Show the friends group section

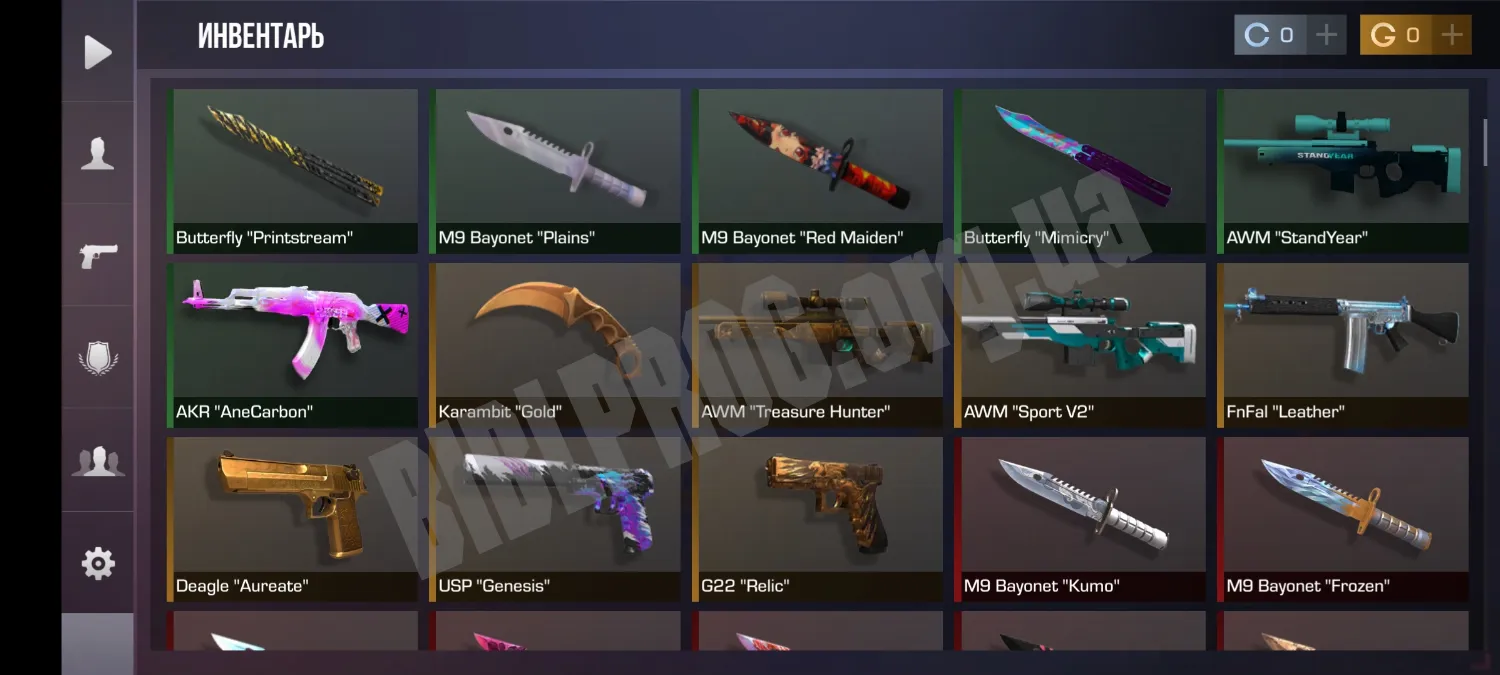(x=98, y=461)
